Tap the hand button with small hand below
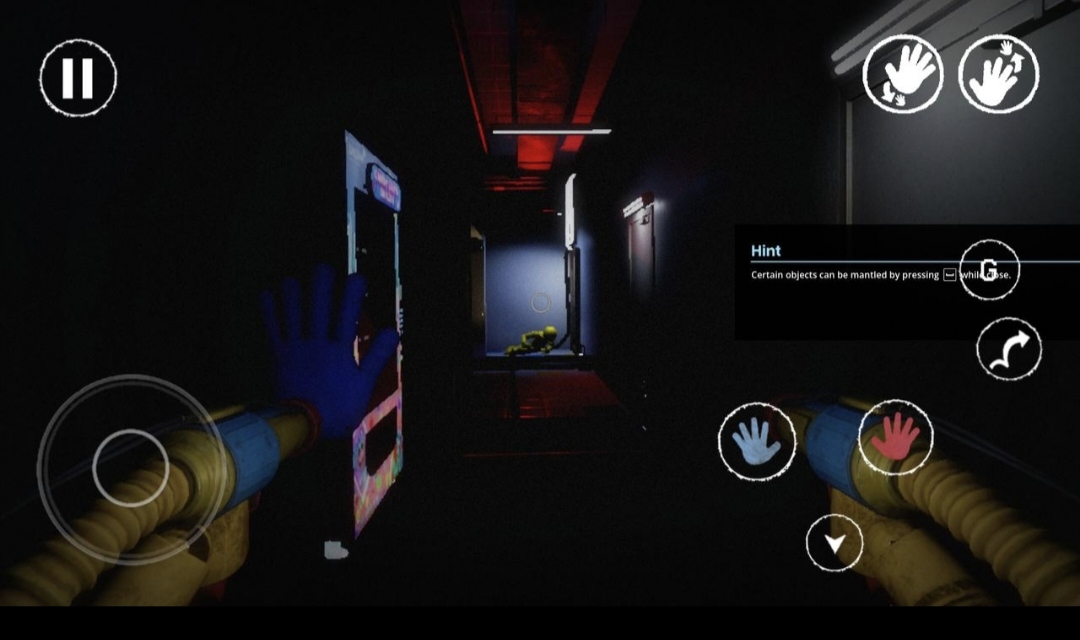The image size is (1080, 640). (903, 74)
